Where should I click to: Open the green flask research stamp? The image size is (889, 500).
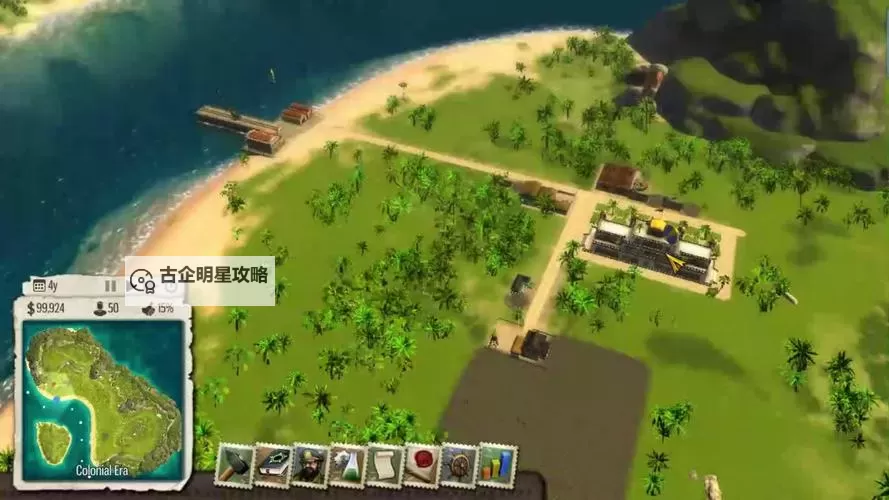coord(347,465)
